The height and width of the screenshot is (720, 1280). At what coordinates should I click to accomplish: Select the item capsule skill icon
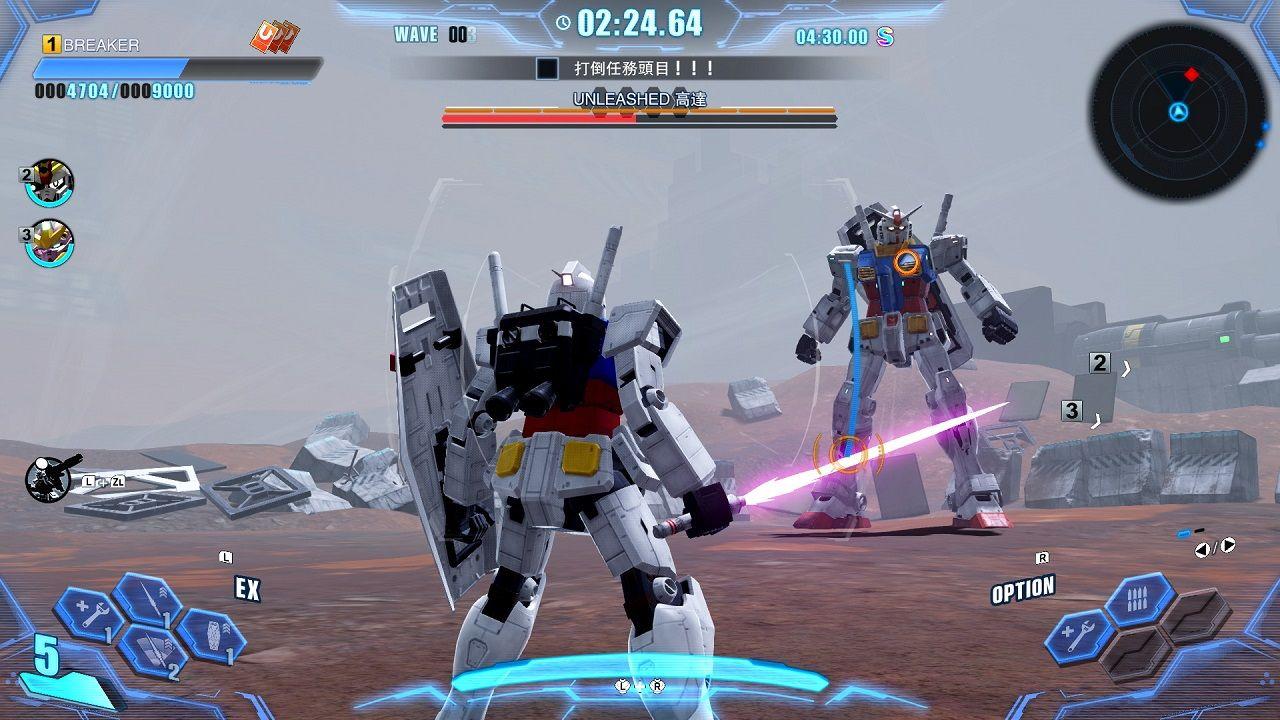pos(215,637)
